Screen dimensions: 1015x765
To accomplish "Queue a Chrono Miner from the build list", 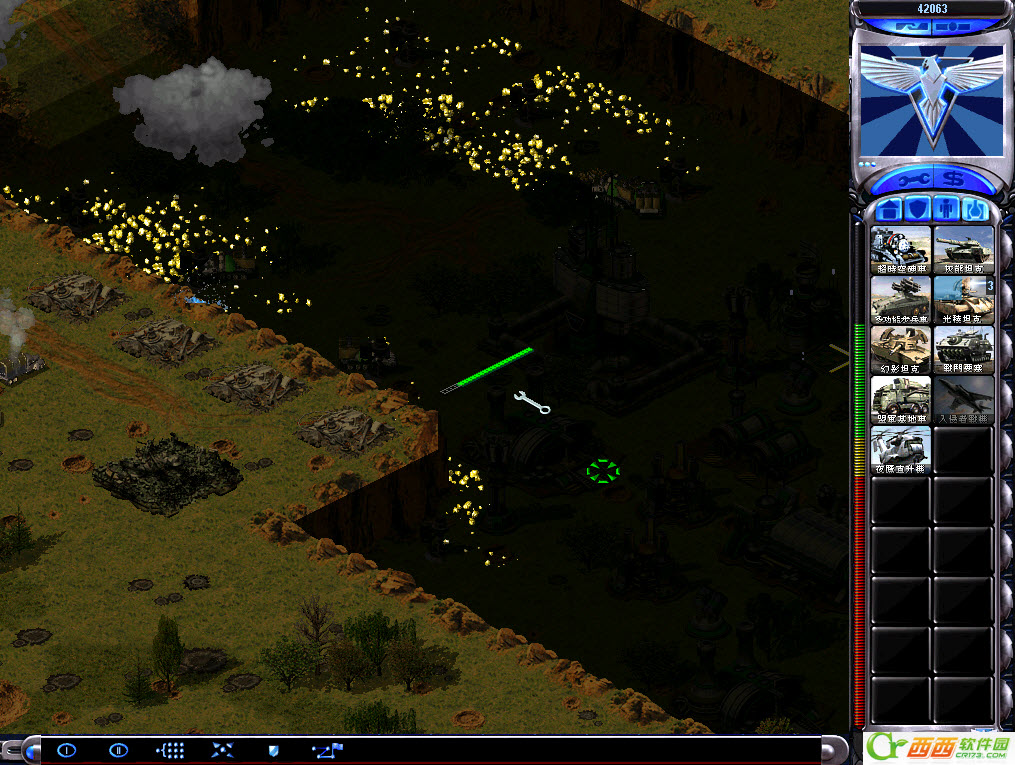I will pyautogui.click(x=901, y=249).
